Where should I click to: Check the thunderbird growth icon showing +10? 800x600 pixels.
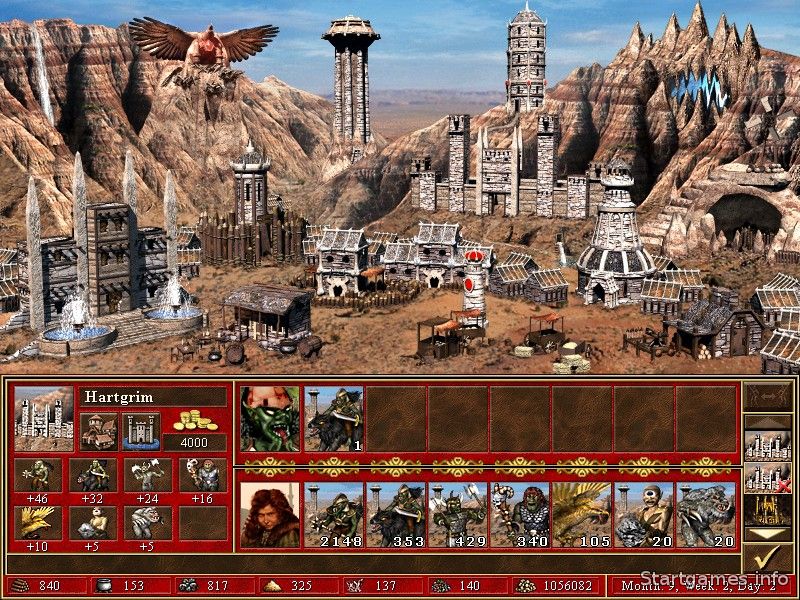point(38,521)
